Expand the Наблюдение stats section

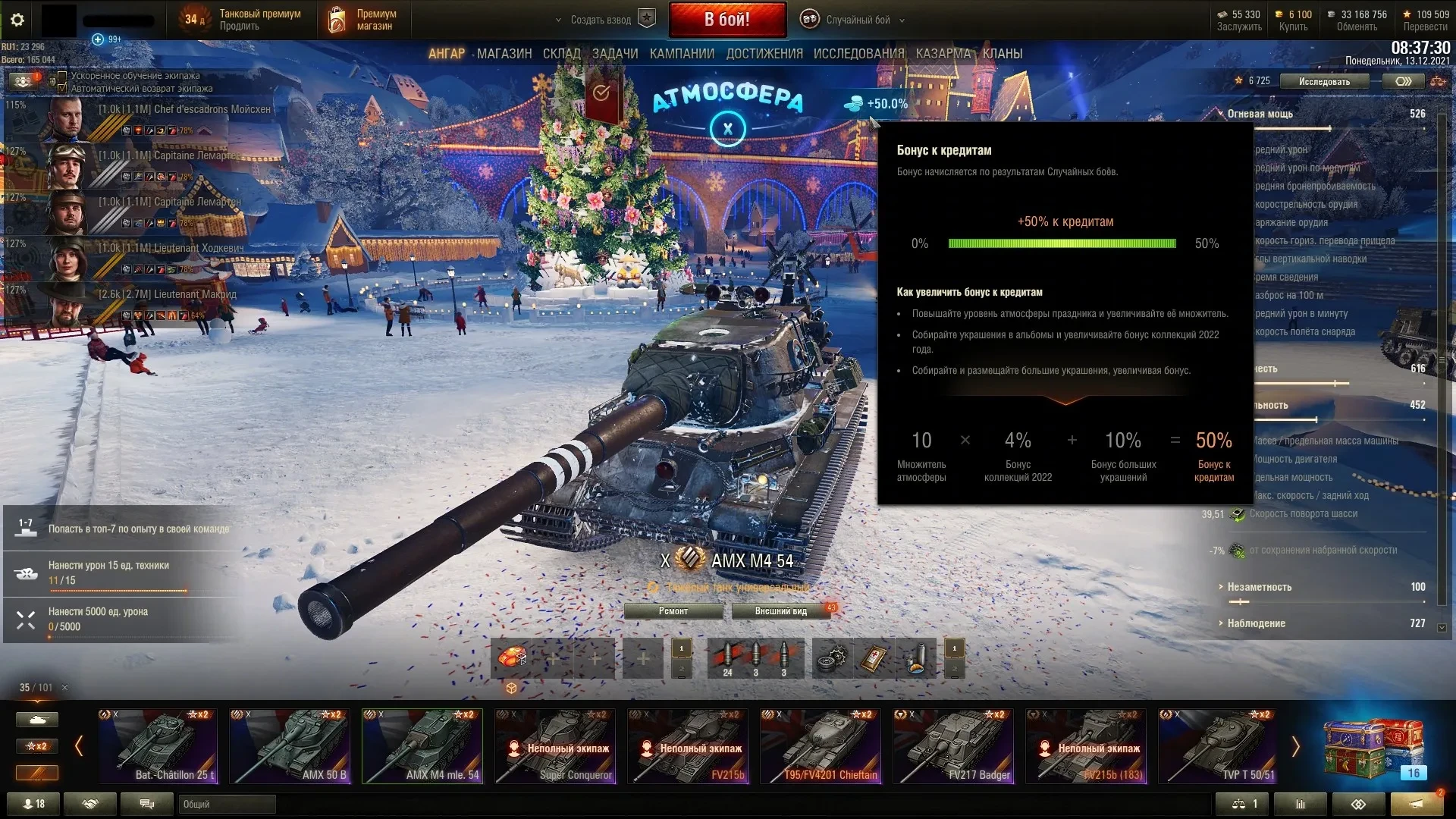pos(1256,623)
